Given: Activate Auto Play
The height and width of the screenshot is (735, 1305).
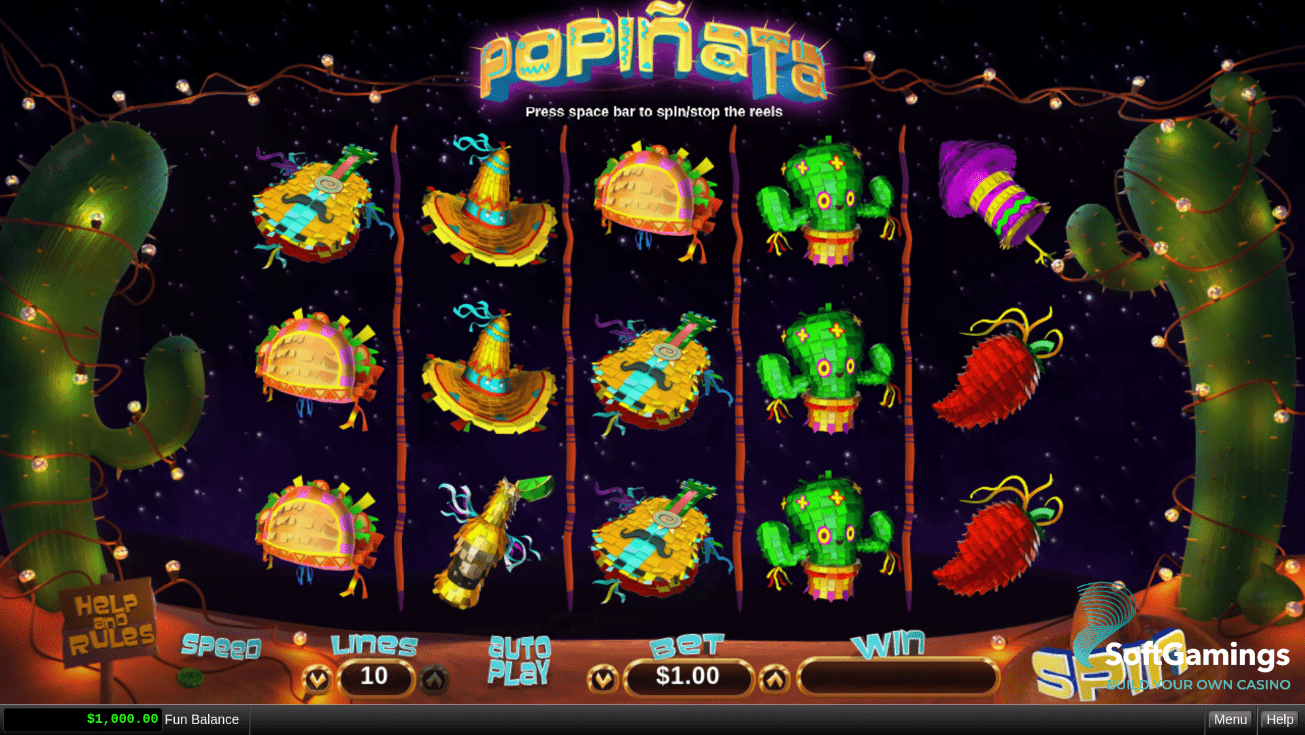Looking at the screenshot, I should pyautogui.click(x=519, y=661).
